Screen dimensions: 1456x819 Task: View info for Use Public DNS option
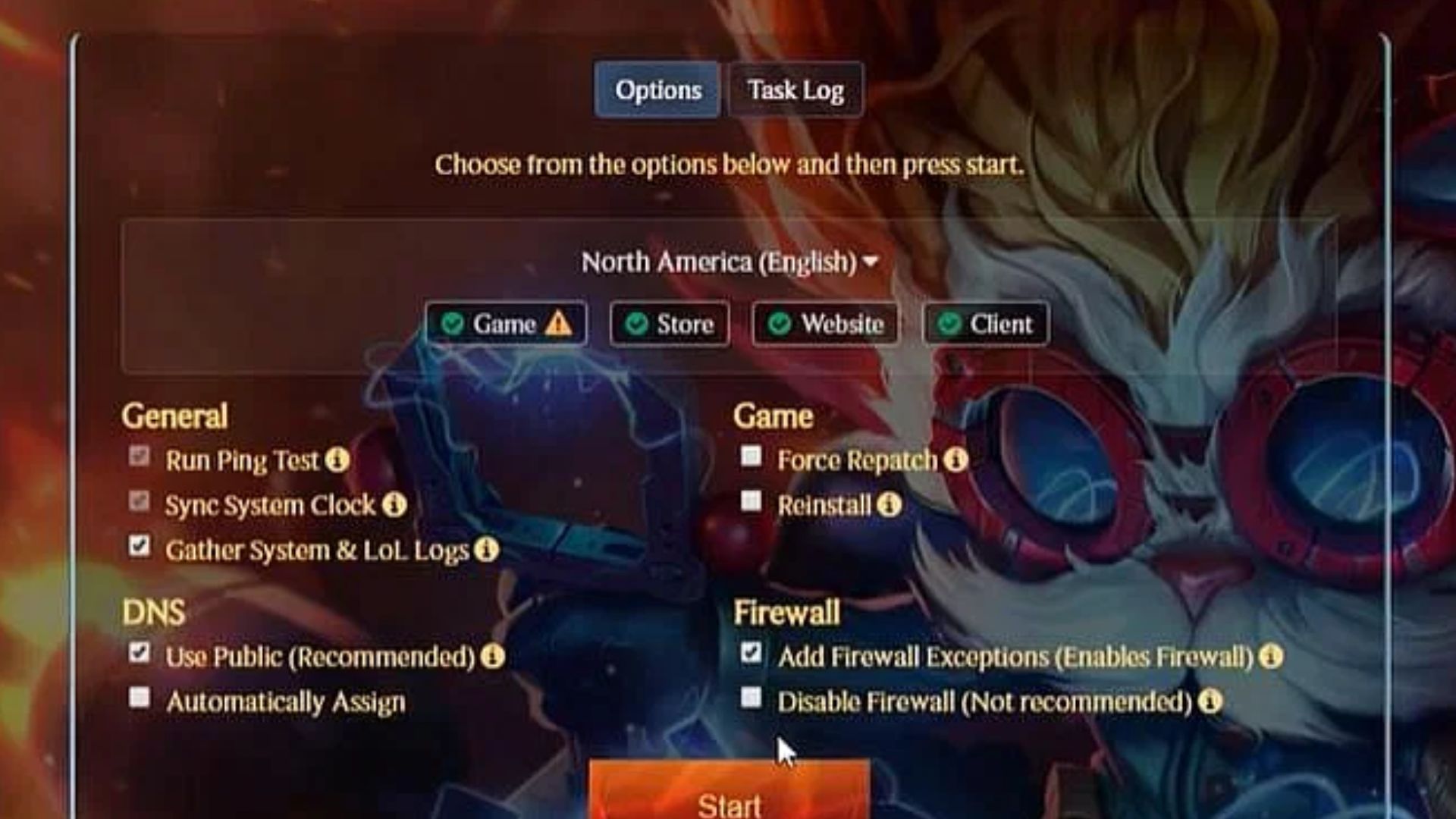point(492,657)
